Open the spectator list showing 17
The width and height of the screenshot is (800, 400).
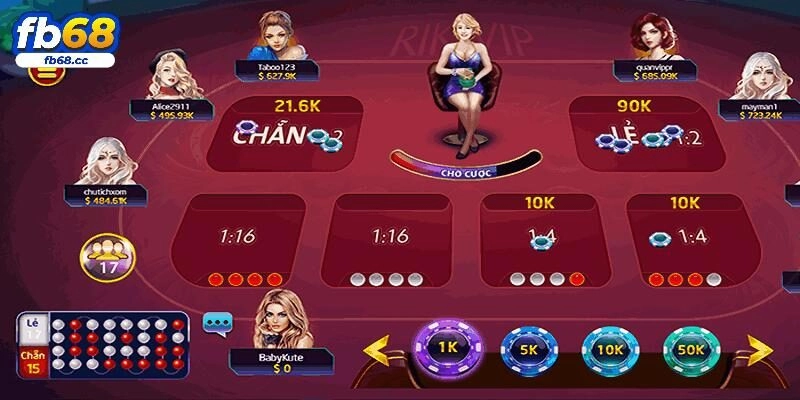pos(102,256)
